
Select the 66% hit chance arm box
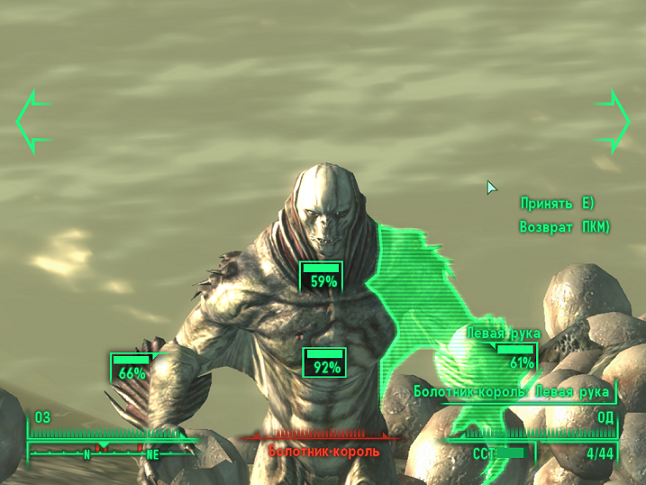pos(131,368)
